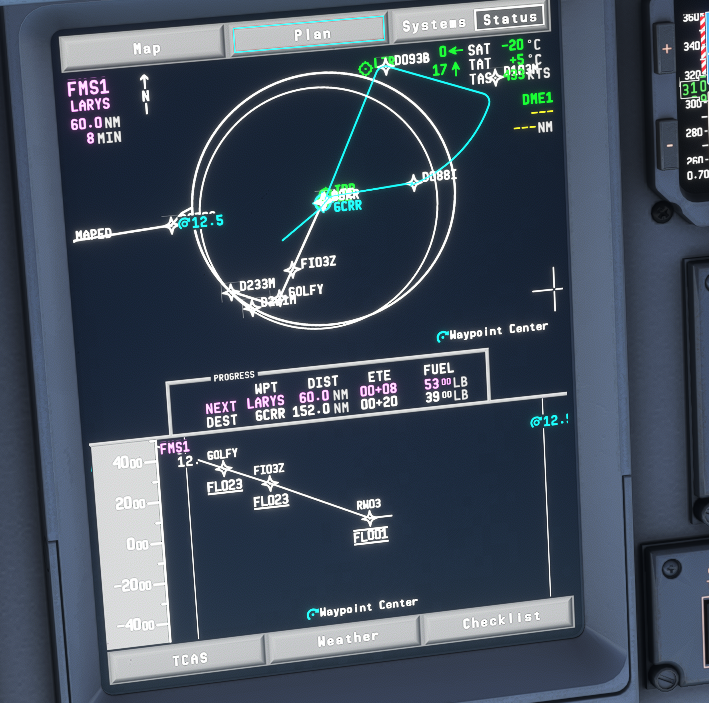Activate the Weather button
709x703 pixels.
pos(346,639)
